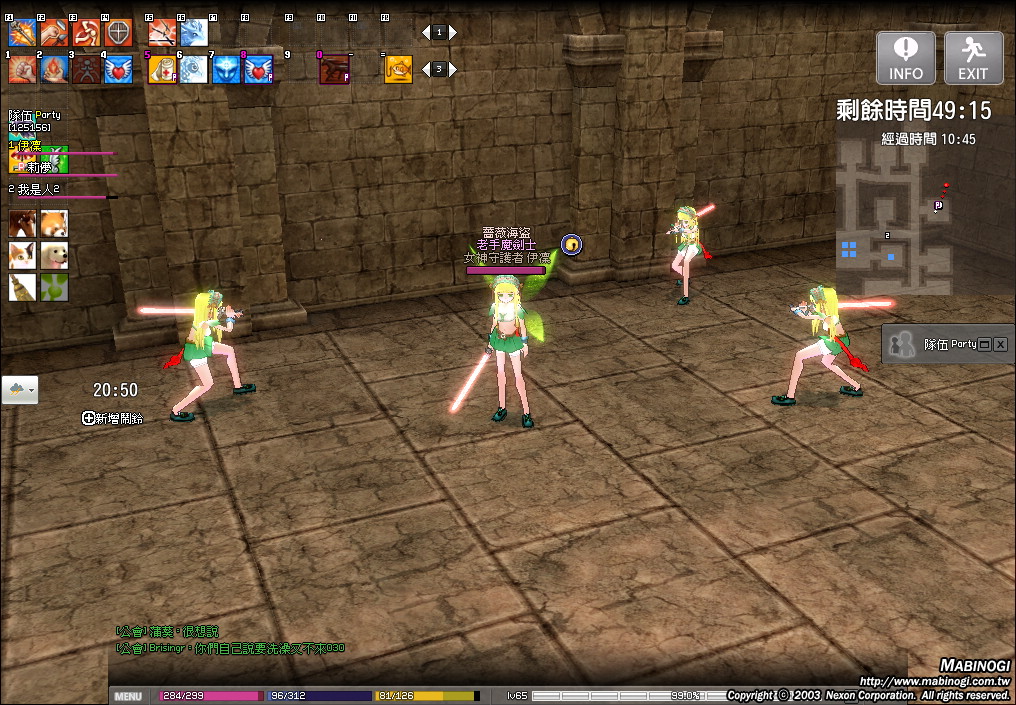Open the weather dropdown
The image size is (1016, 705).
[20, 390]
